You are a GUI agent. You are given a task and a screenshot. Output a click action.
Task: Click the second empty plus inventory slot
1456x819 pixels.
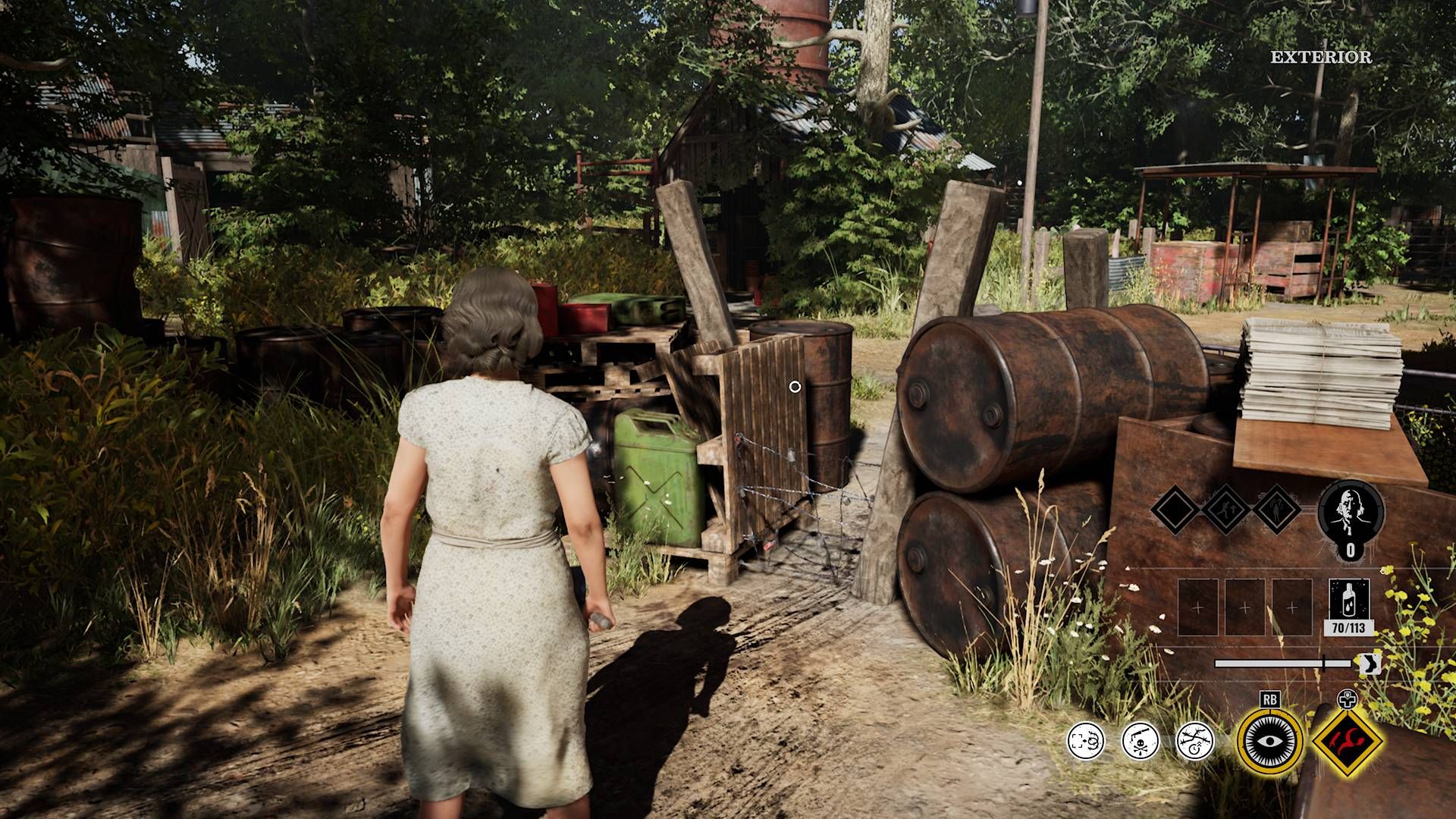(1244, 607)
